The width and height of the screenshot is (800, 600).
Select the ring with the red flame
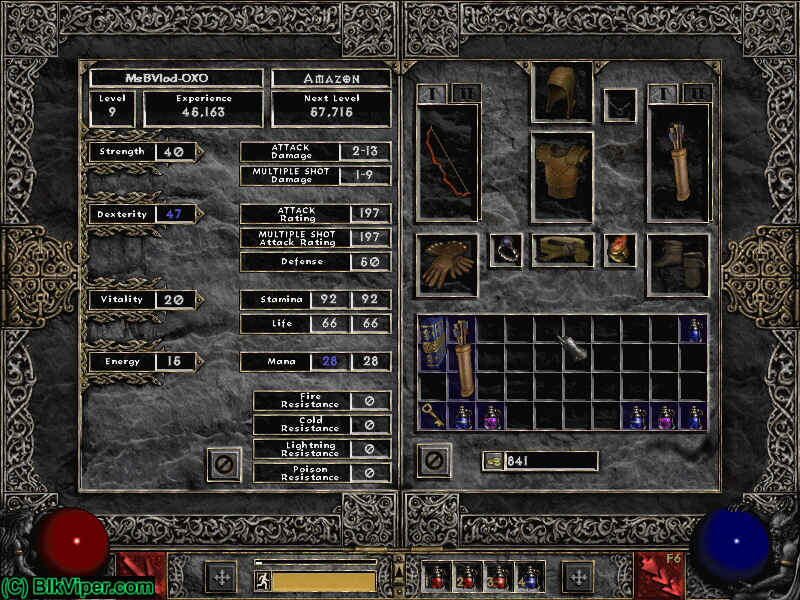coord(620,251)
